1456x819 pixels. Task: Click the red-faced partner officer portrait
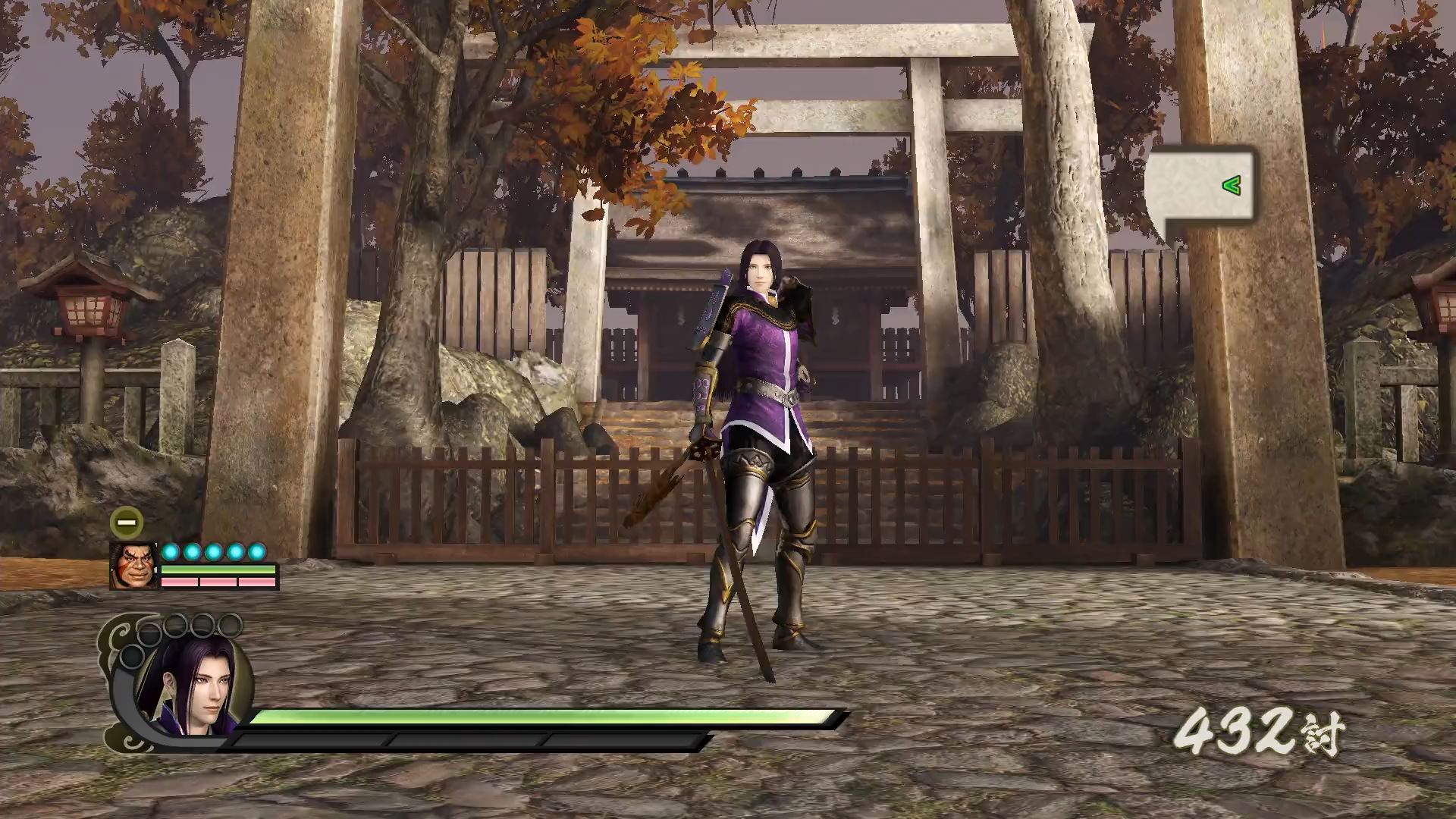[133, 566]
